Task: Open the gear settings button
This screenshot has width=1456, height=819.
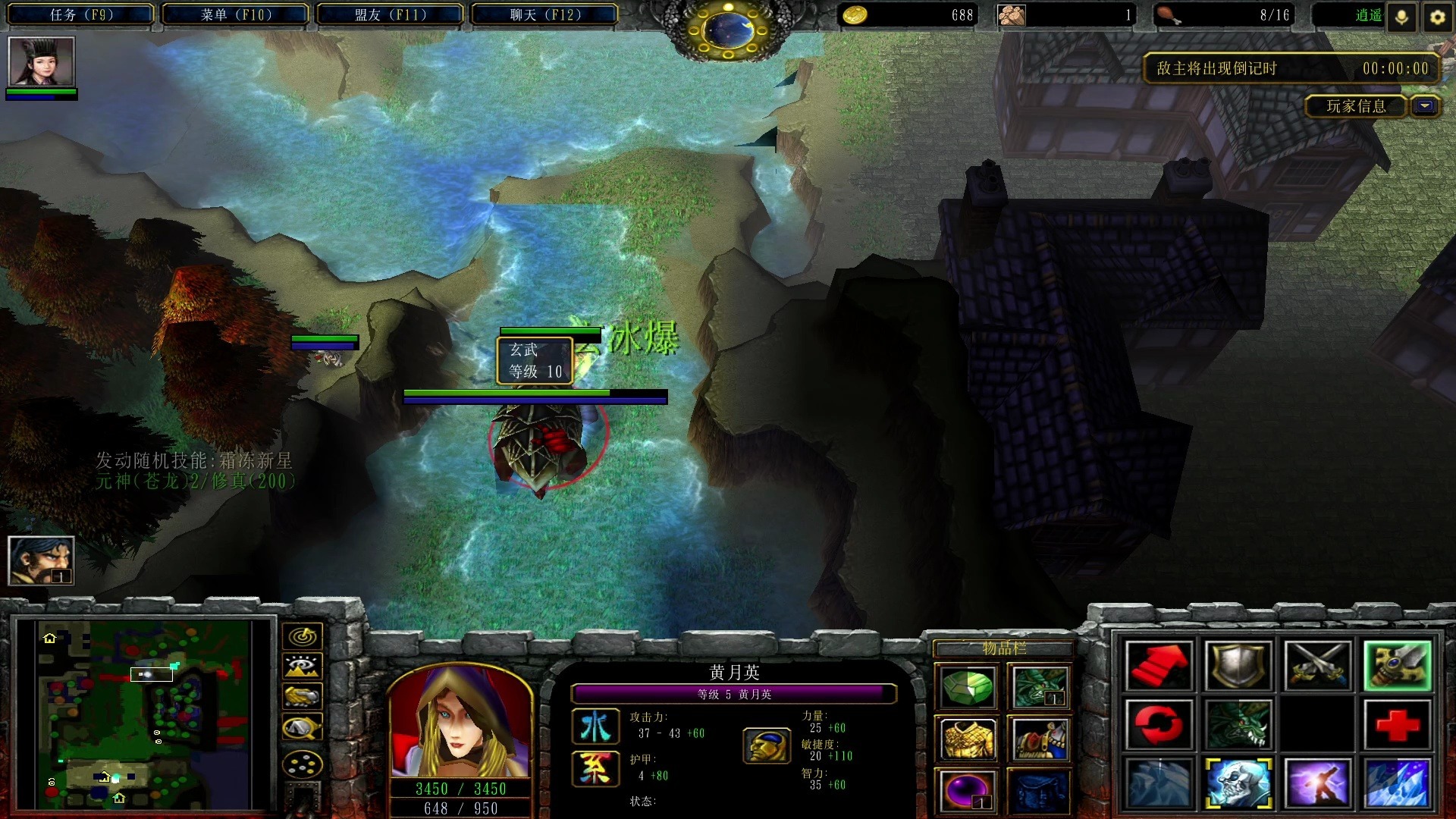Action: pyautogui.click(x=1437, y=17)
